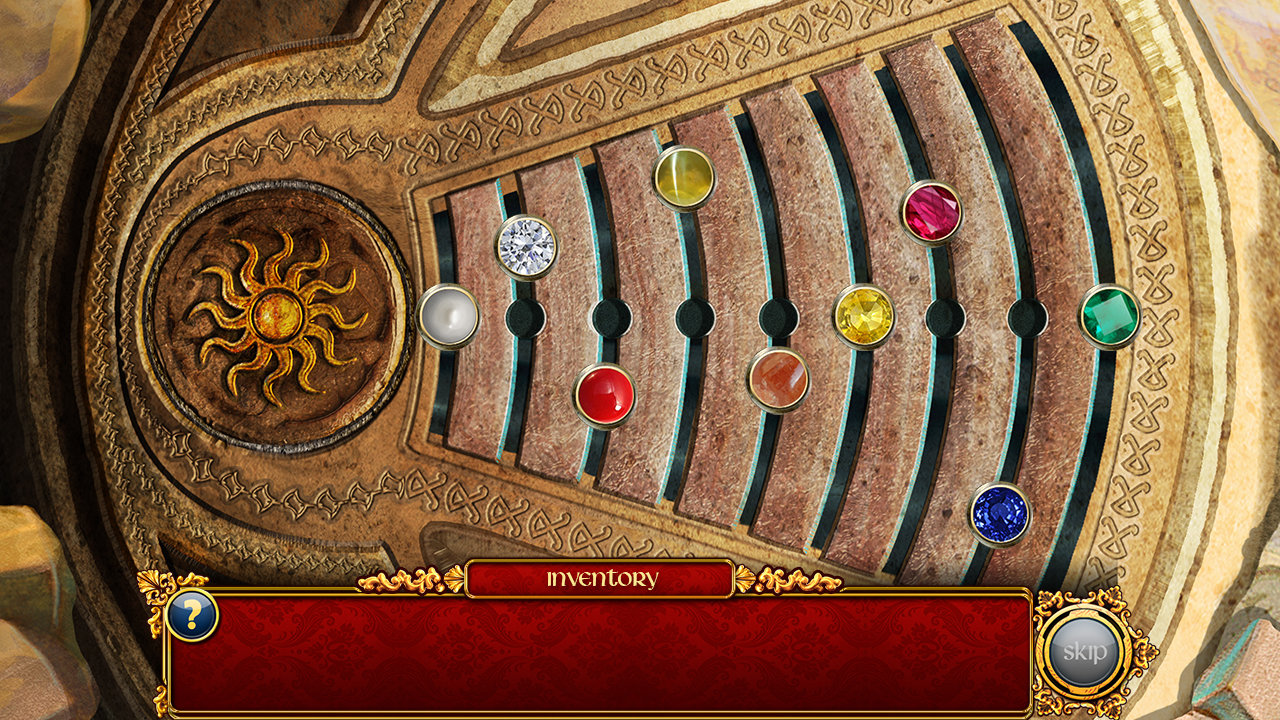The image size is (1280, 720).
Task: Open the question mark hint button
Action: click(x=192, y=614)
